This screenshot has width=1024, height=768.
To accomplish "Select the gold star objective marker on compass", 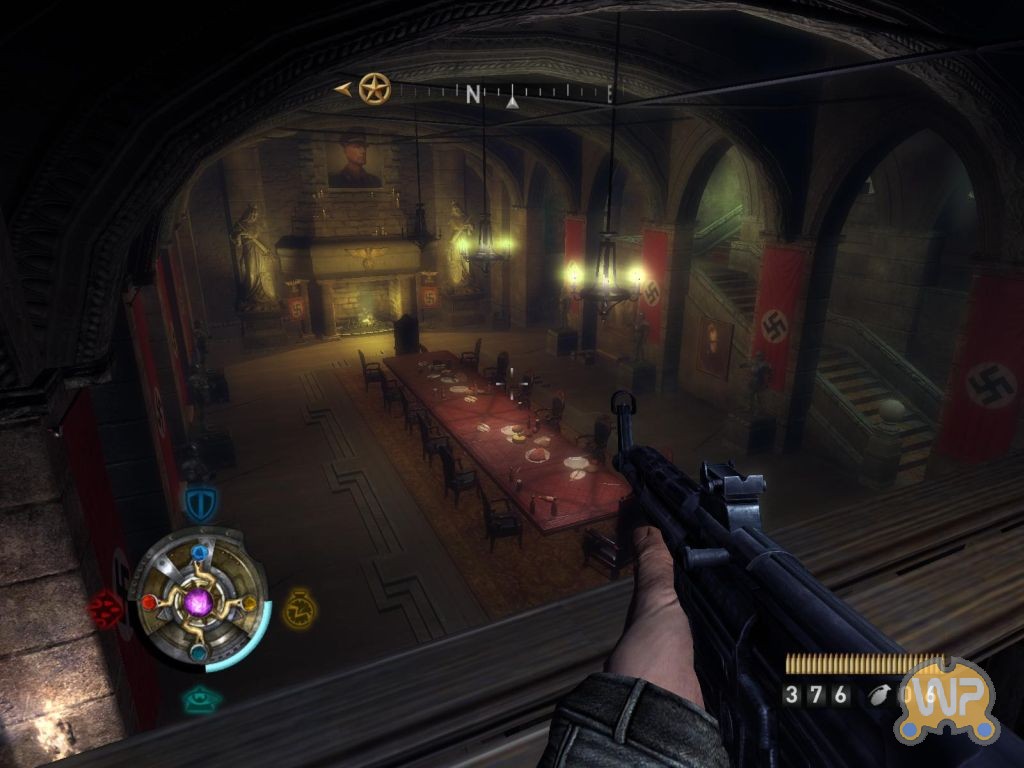I will (374, 89).
